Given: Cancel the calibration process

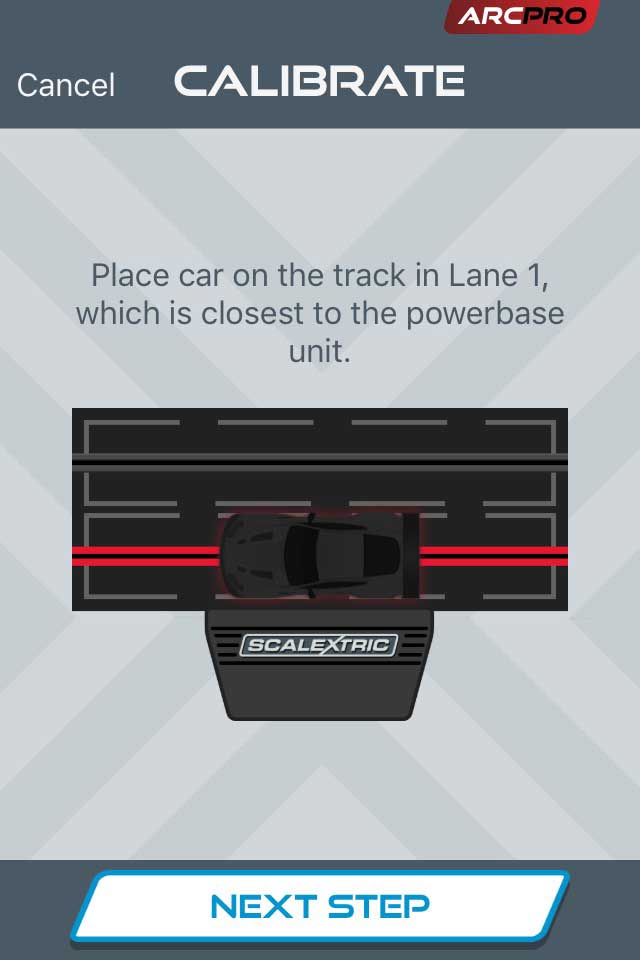Looking at the screenshot, I should point(66,85).
